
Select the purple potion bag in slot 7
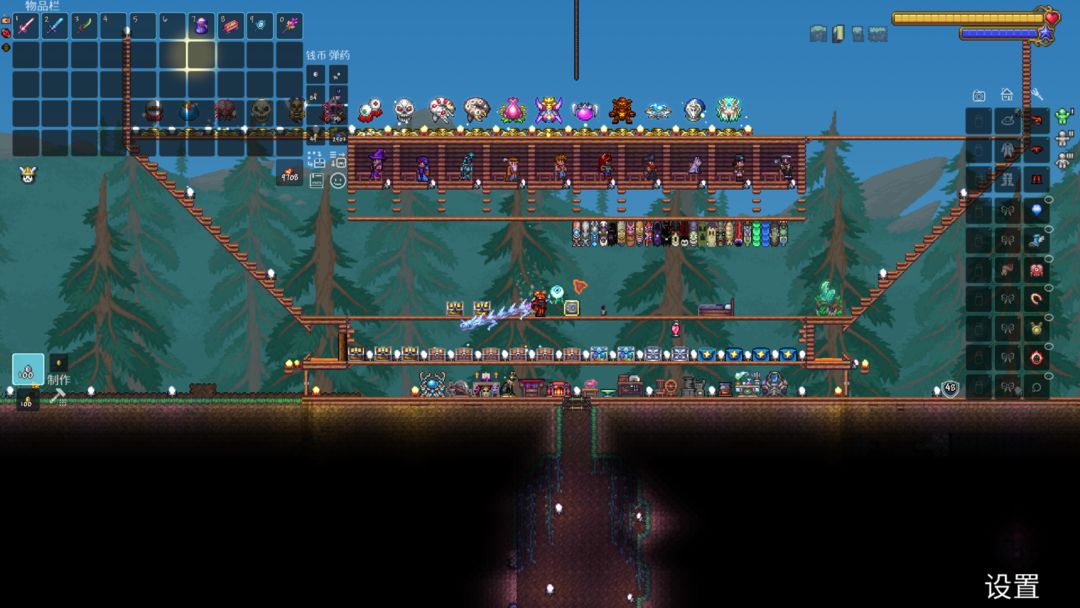201,26
